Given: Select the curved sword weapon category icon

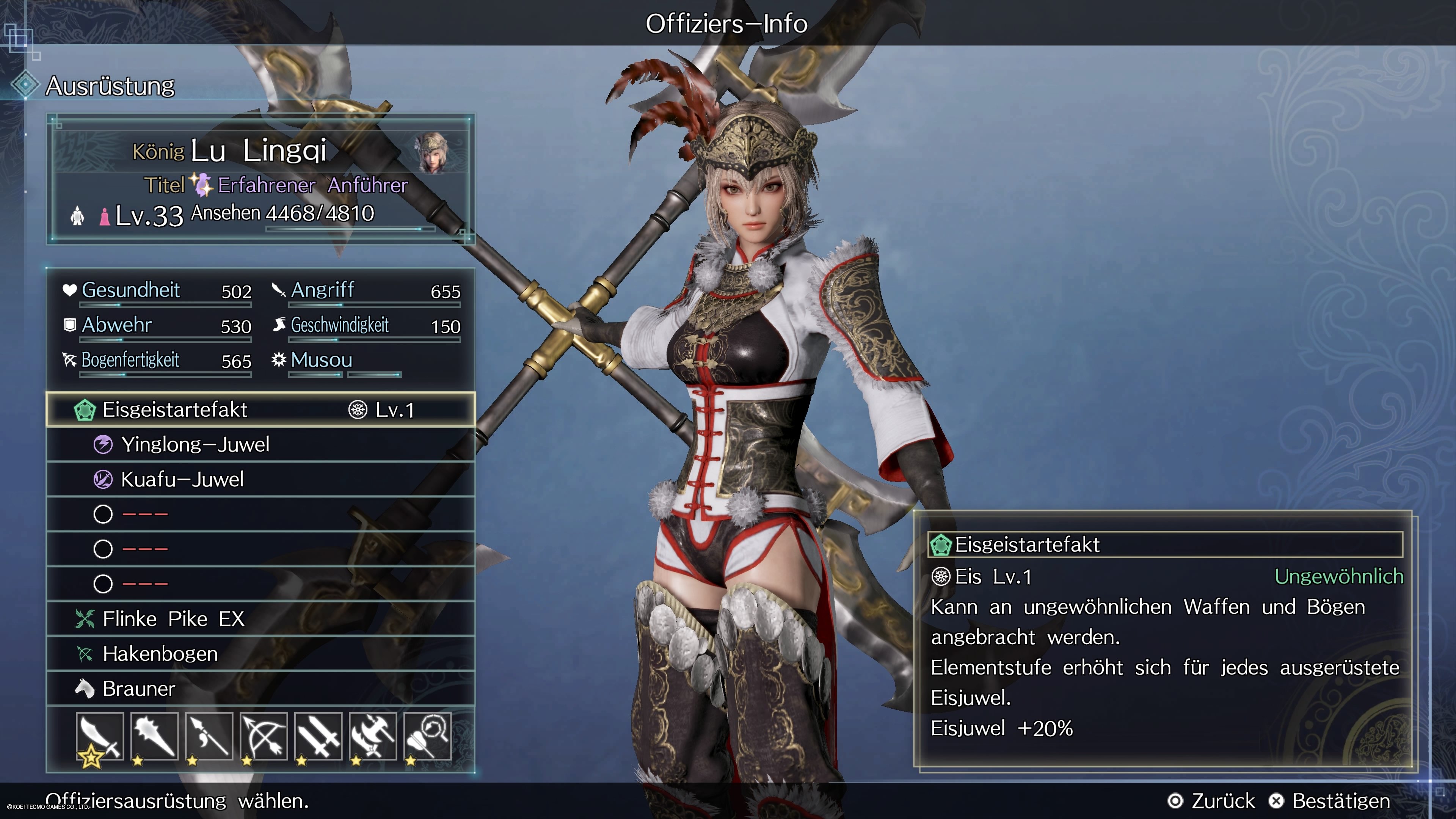Looking at the screenshot, I should tap(99, 736).
